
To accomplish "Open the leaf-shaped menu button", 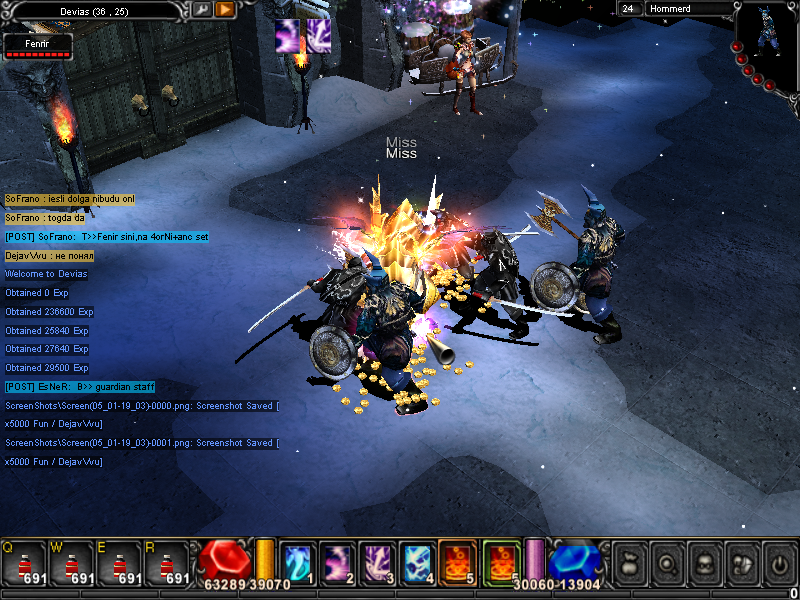I will pyautogui.click(x=740, y=563).
